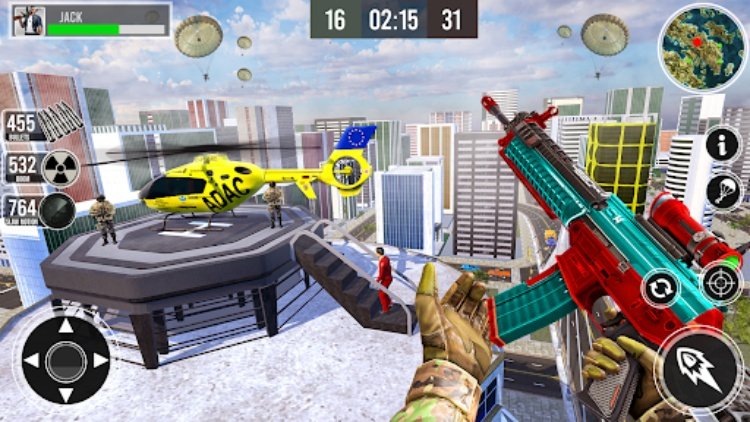Image resolution: width=750 pixels, height=422 pixels.
Task: Activate the radioactive bomb ability
Action: 60,165
